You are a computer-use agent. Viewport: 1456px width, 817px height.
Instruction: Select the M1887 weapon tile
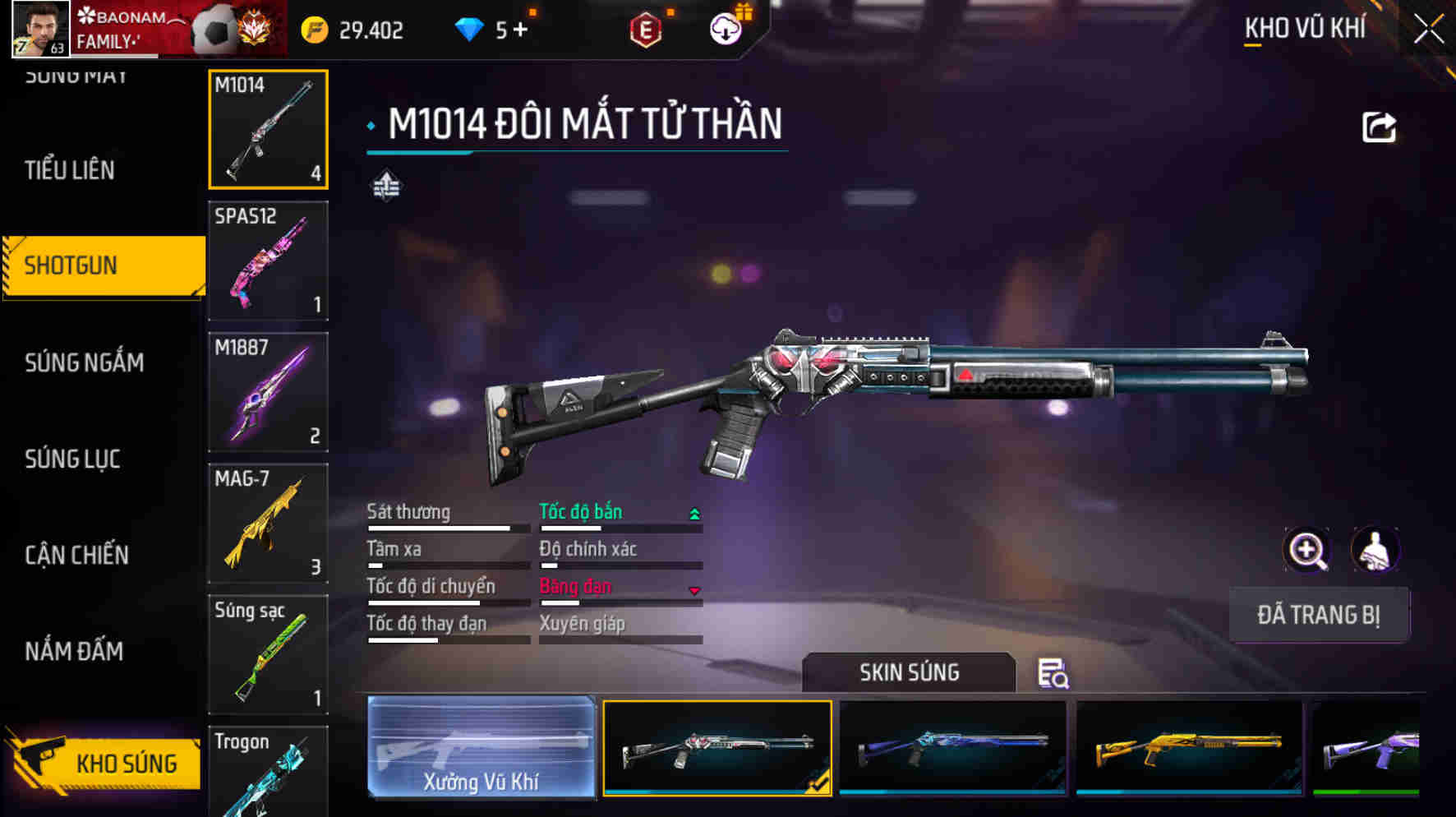[x=268, y=392]
